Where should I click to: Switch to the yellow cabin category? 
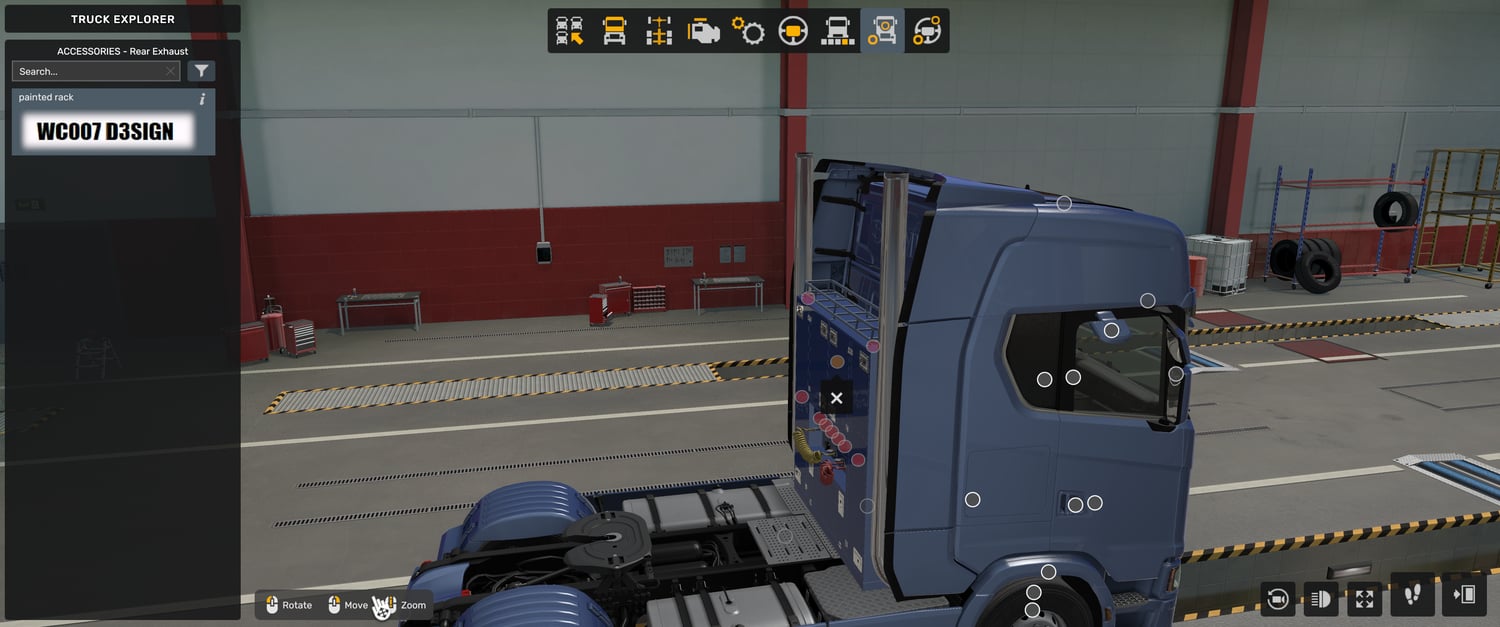coord(614,31)
